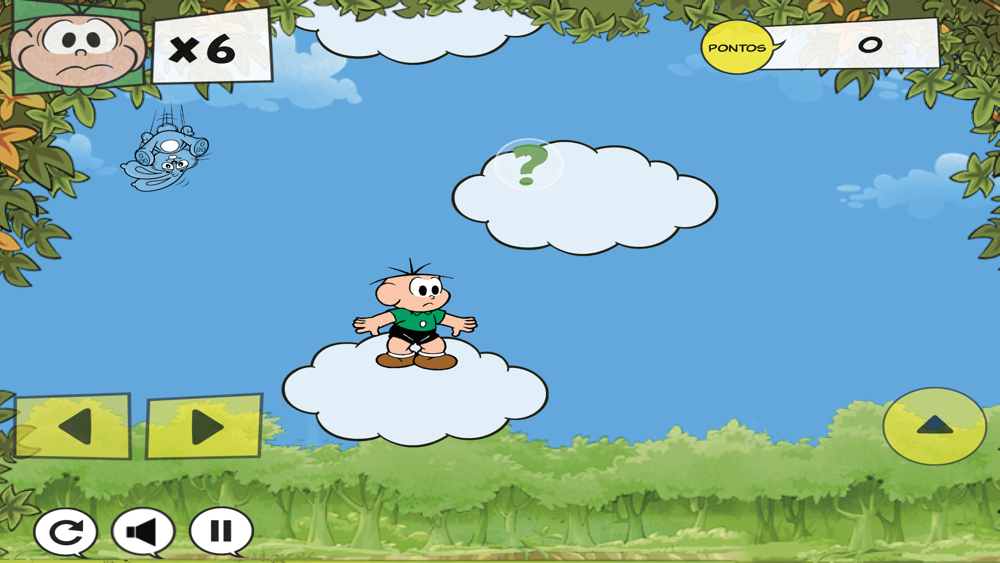Viewport: 1000px width, 563px height.
Task: Hit the round jump up-arrow button
Action: (934, 426)
